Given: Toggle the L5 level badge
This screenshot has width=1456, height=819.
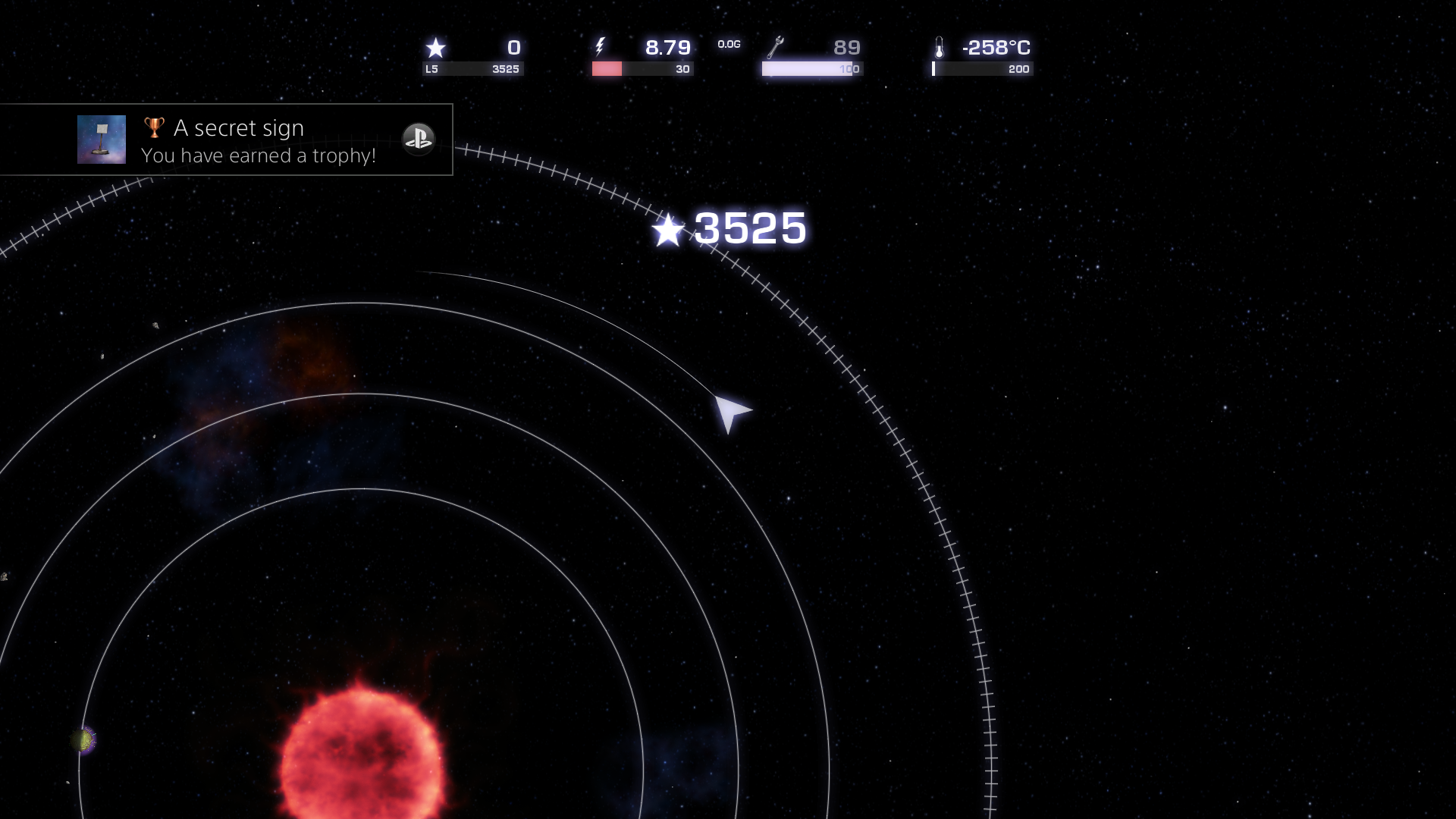Looking at the screenshot, I should (x=433, y=68).
